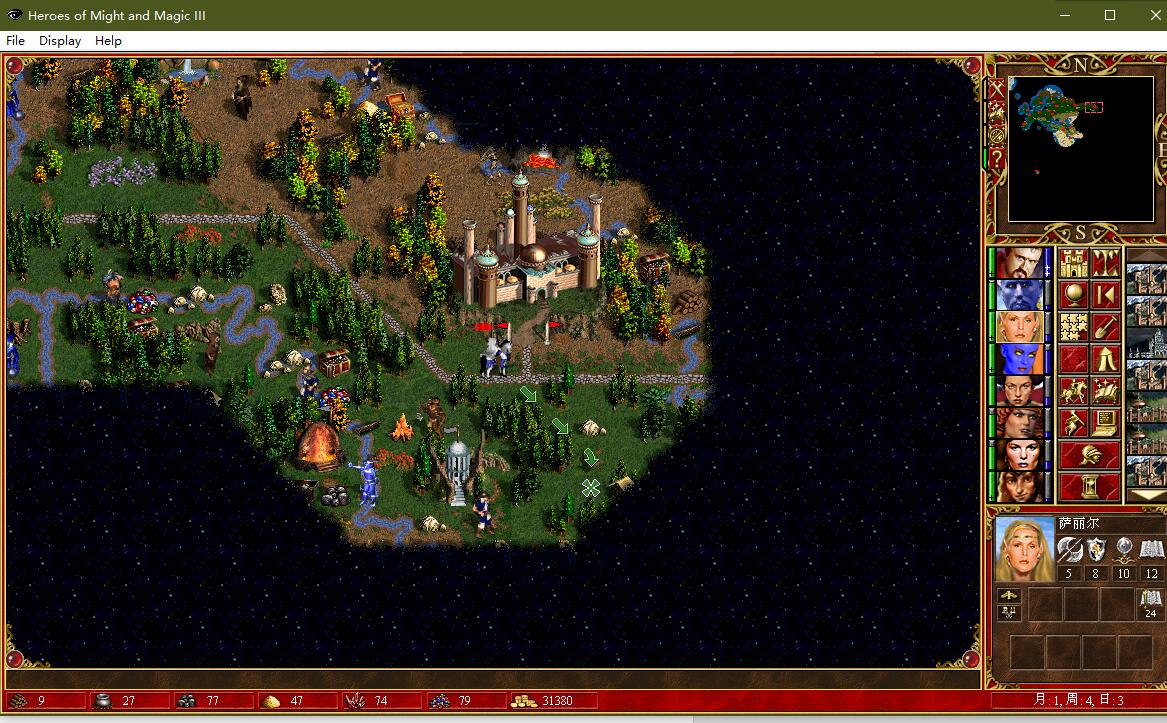Click the question mark button beside minimap

pos(997,161)
